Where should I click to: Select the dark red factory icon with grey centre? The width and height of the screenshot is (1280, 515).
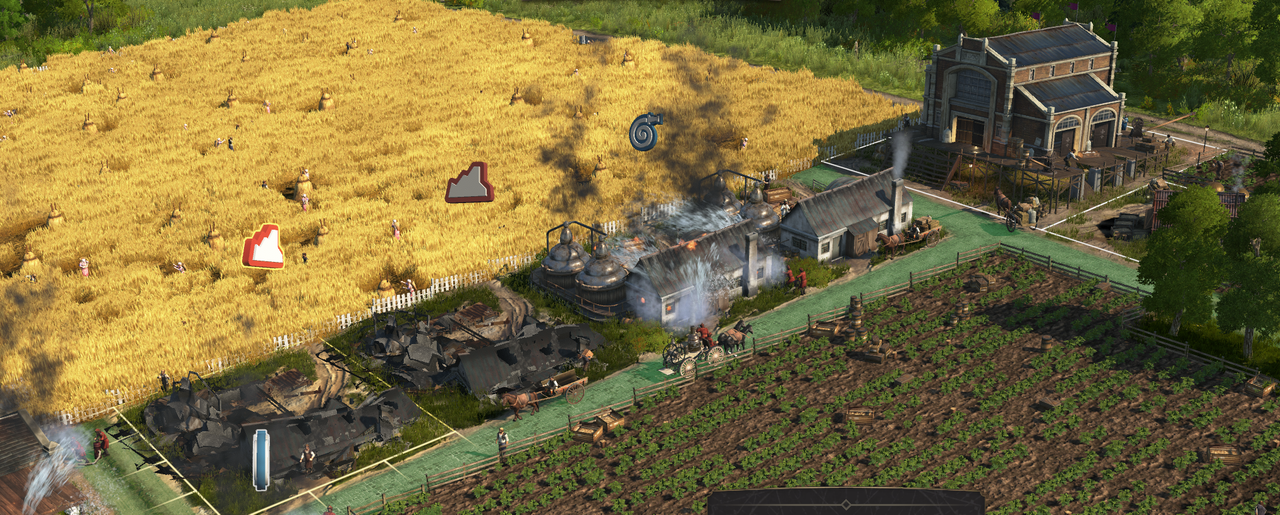pos(469,183)
